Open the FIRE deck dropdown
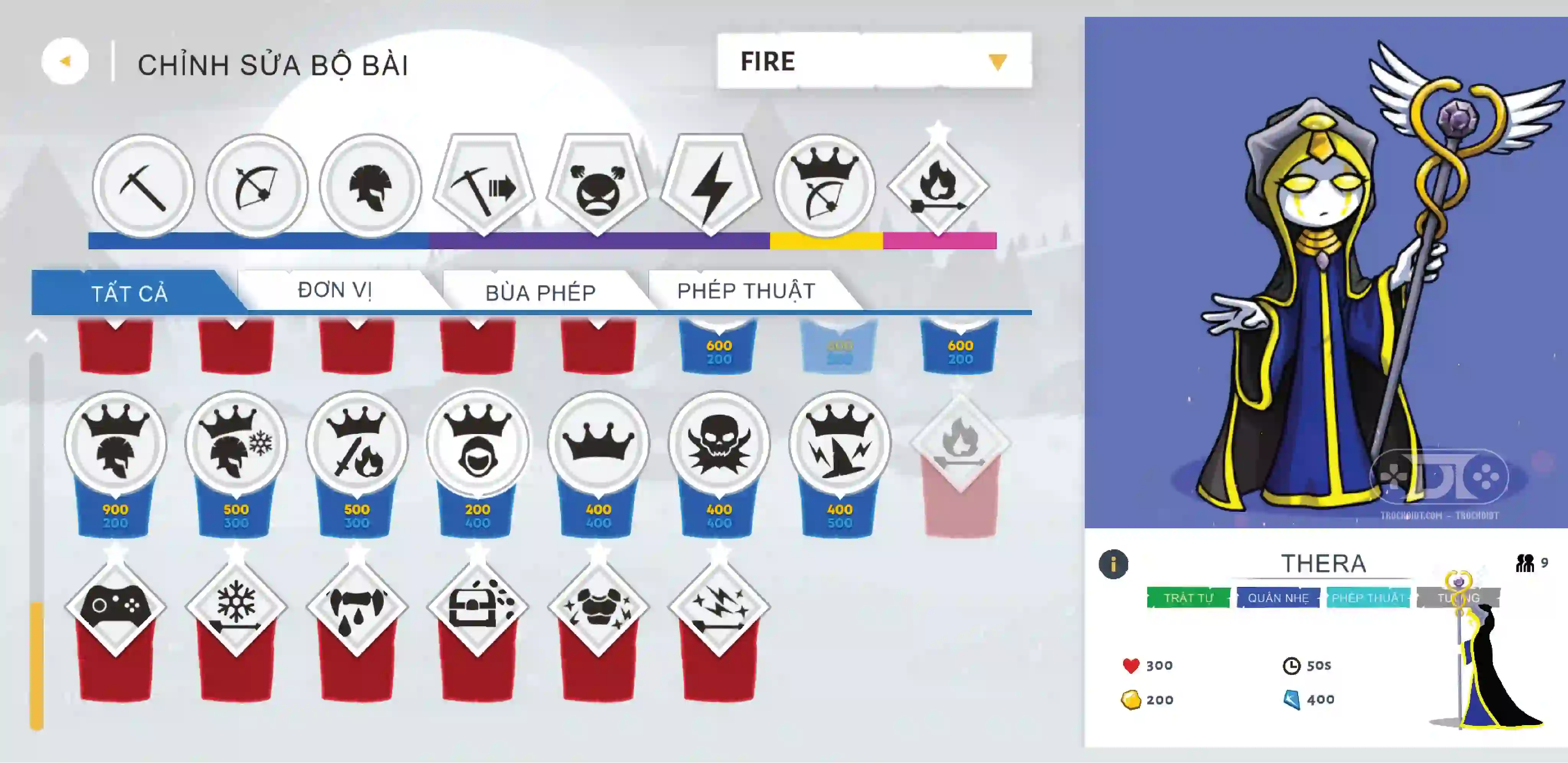The image size is (1568, 763). tap(873, 61)
